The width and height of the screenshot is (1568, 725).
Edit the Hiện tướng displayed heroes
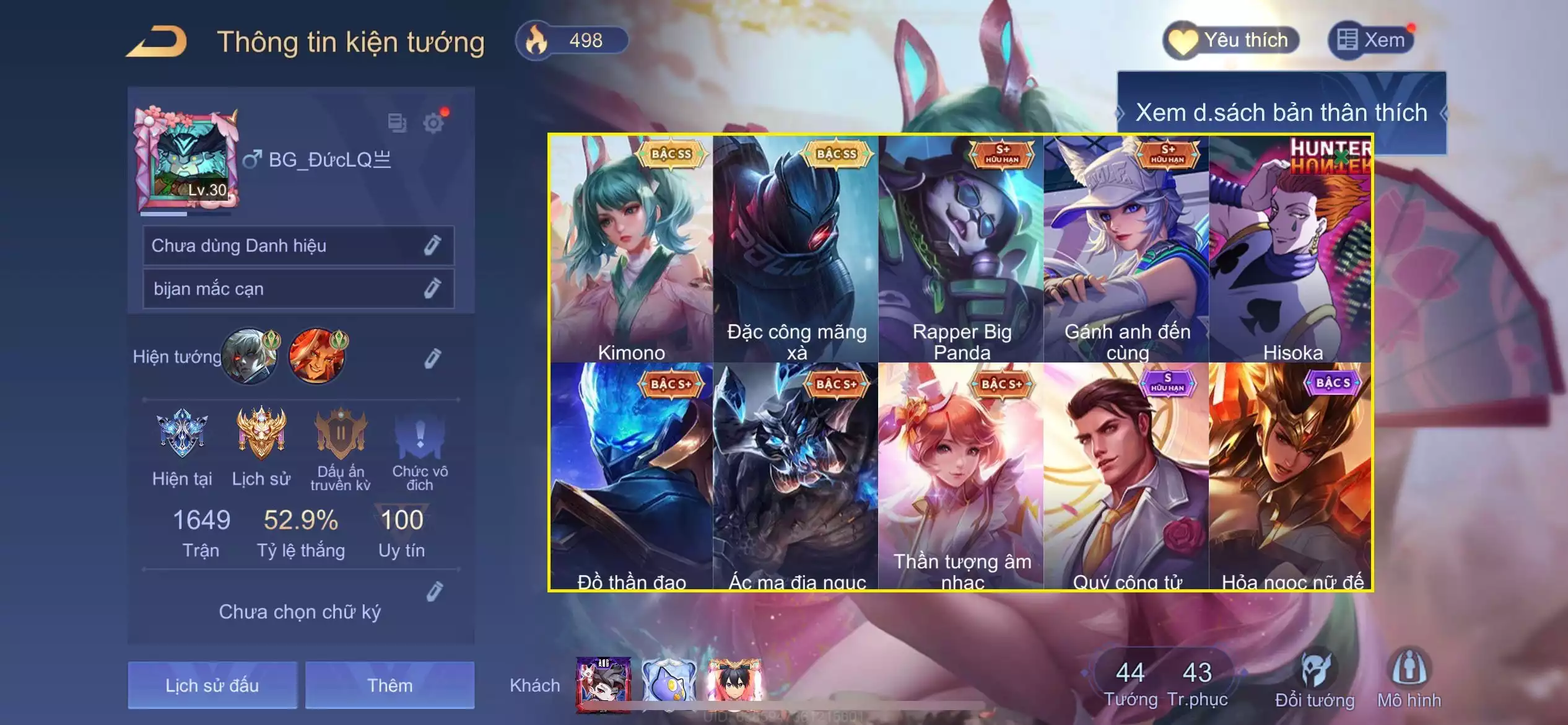(432, 358)
